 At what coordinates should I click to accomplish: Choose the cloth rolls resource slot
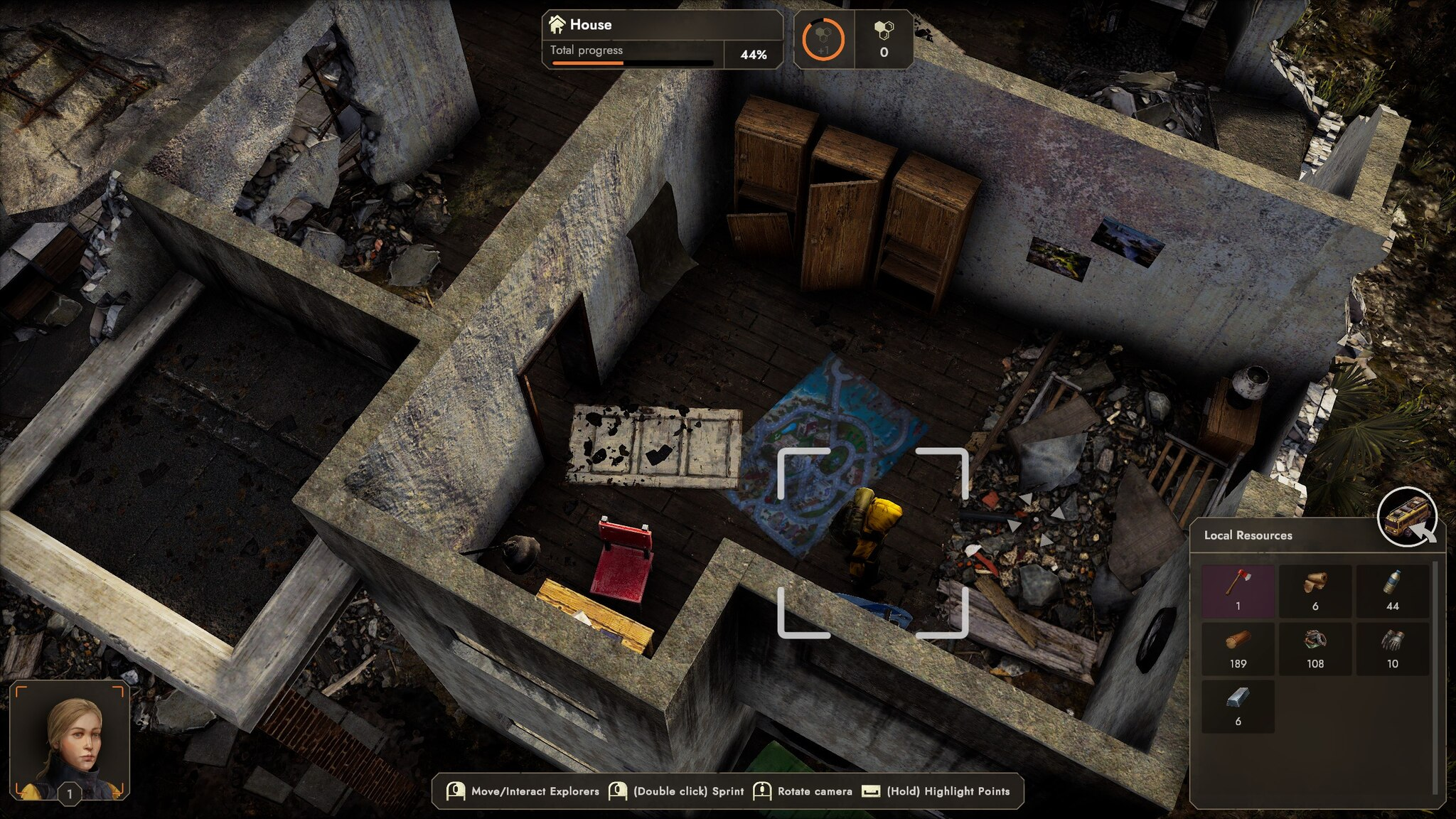click(x=1315, y=590)
